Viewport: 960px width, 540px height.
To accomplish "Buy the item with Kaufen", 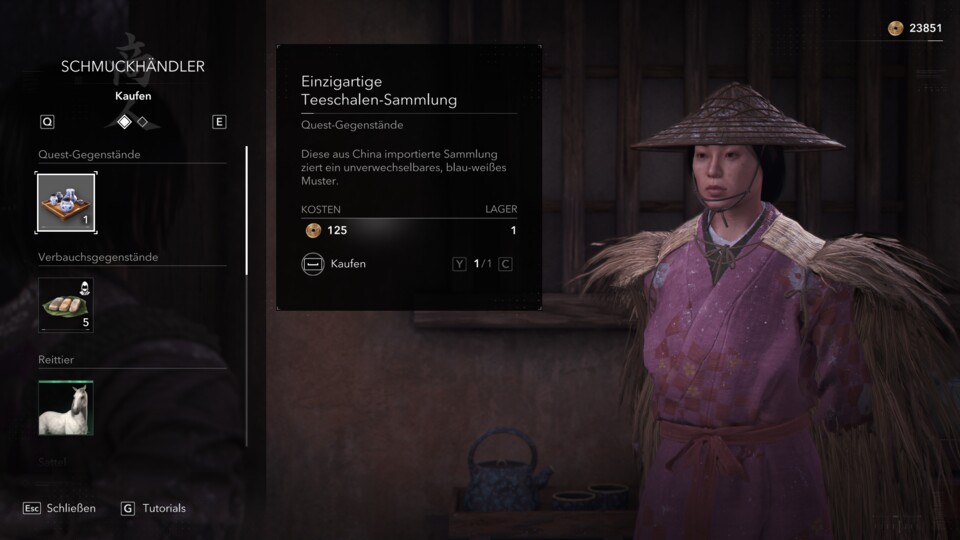I will click(x=334, y=264).
